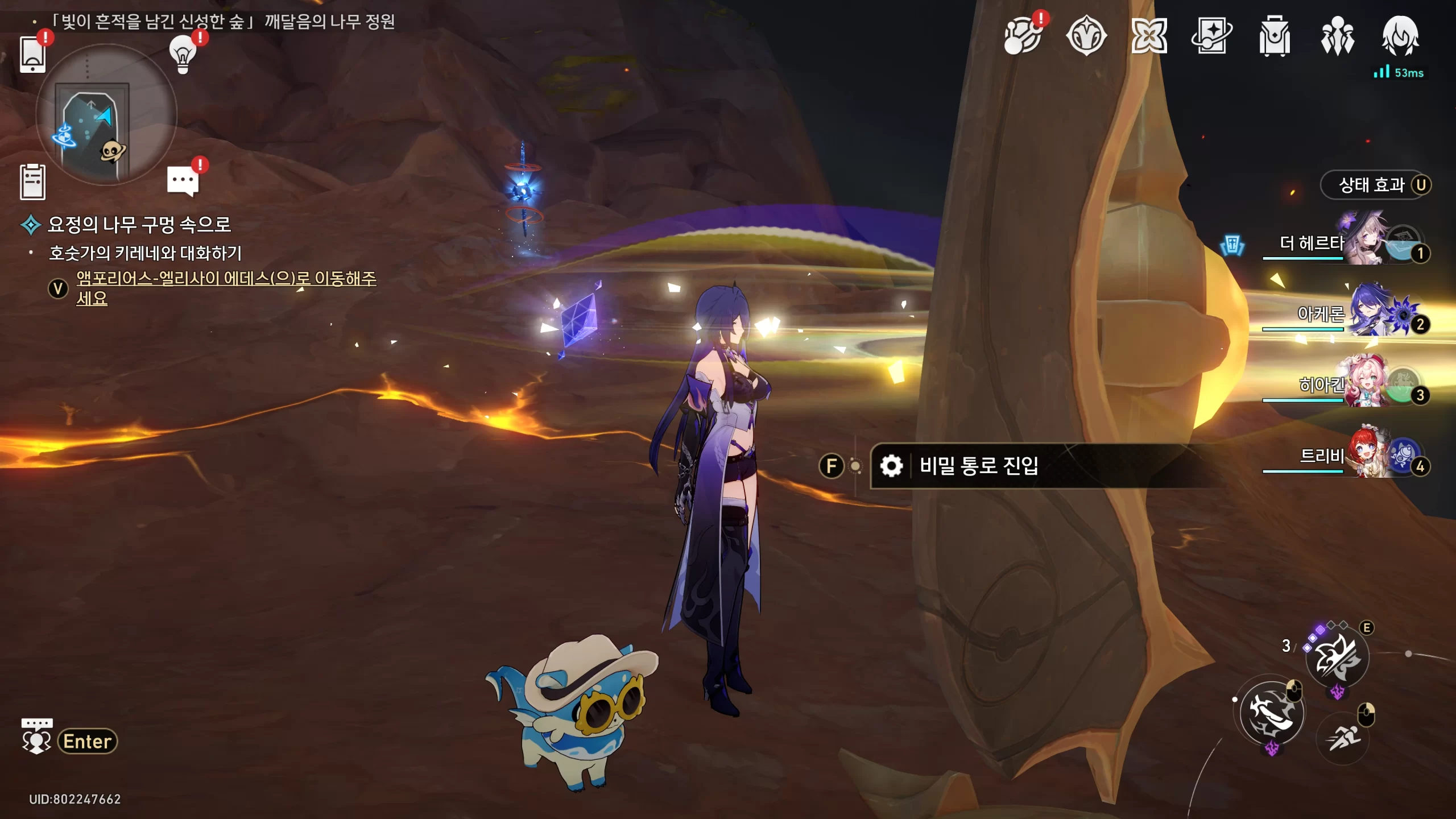Open the warp star rail pass icon

[x=1211, y=37]
